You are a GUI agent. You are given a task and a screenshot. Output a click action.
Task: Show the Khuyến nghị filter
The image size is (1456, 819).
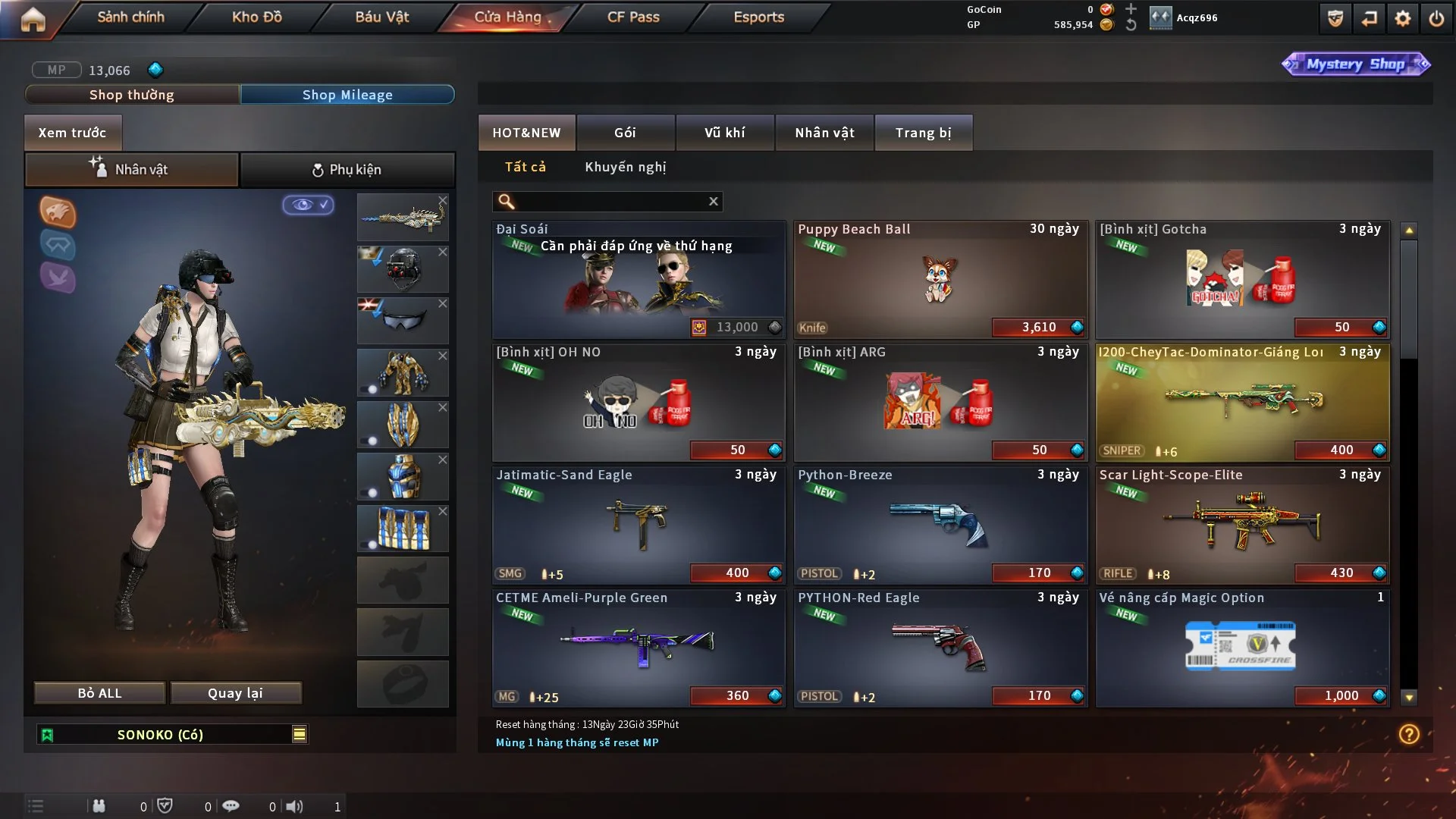tap(625, 167)
